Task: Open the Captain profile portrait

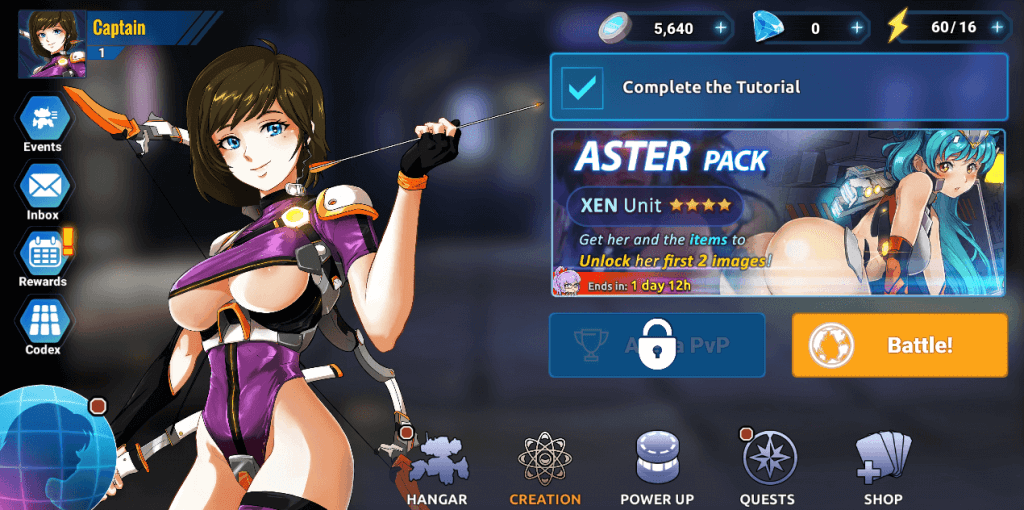Action: coord(52,45)
